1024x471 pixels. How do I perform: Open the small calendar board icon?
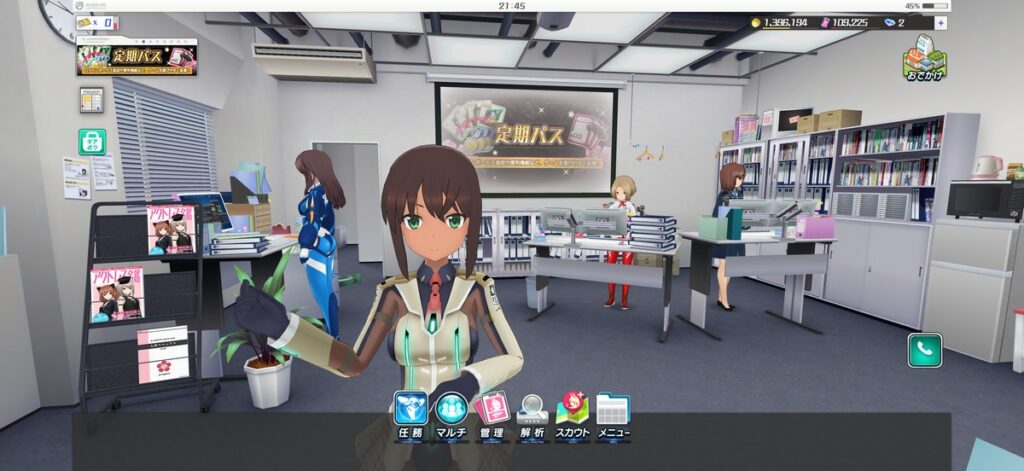[91, 100]
